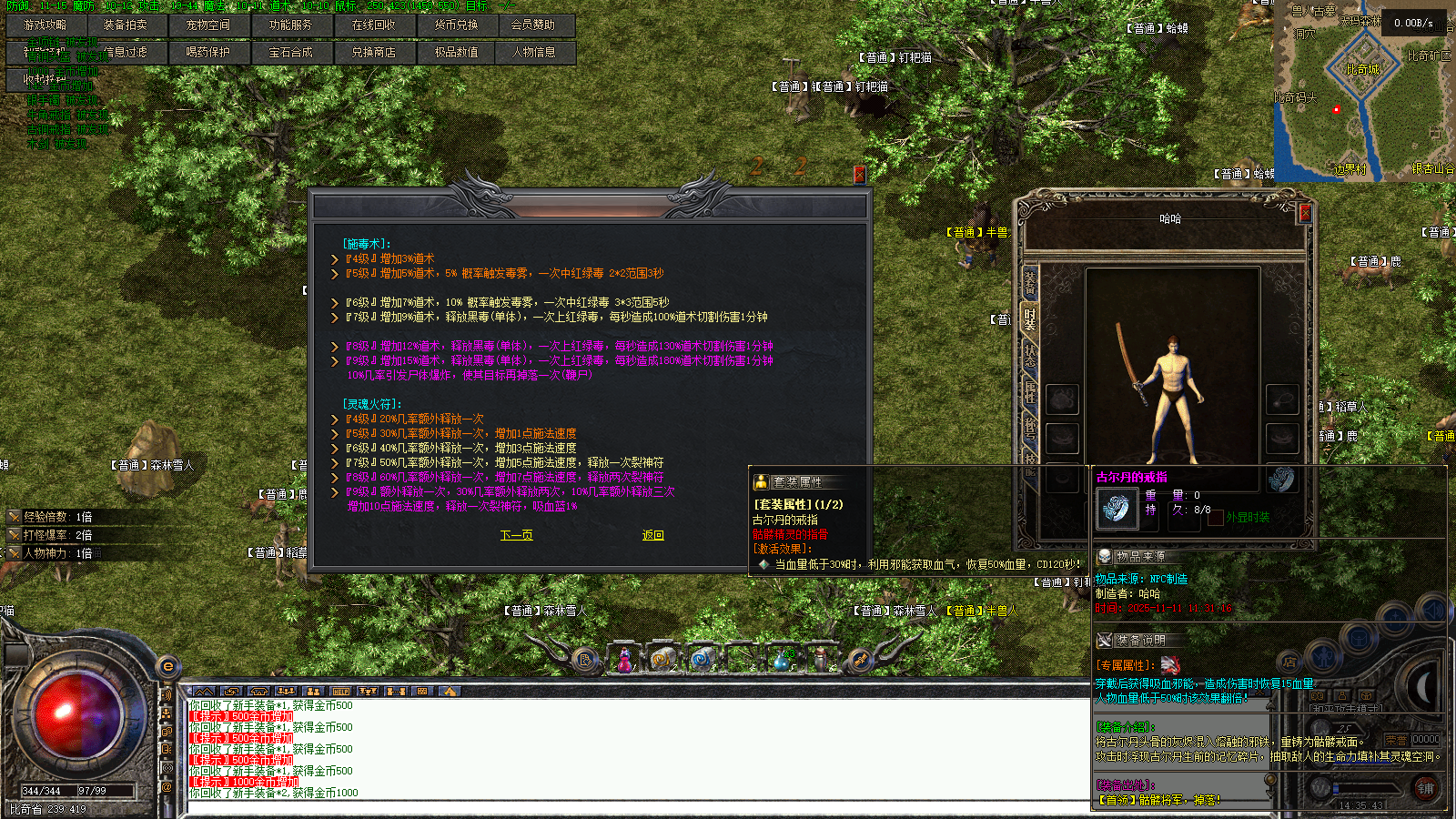Open the 宠物空间 pet space
This screenshot has width=1456, height=819.
tap(208, 25)
